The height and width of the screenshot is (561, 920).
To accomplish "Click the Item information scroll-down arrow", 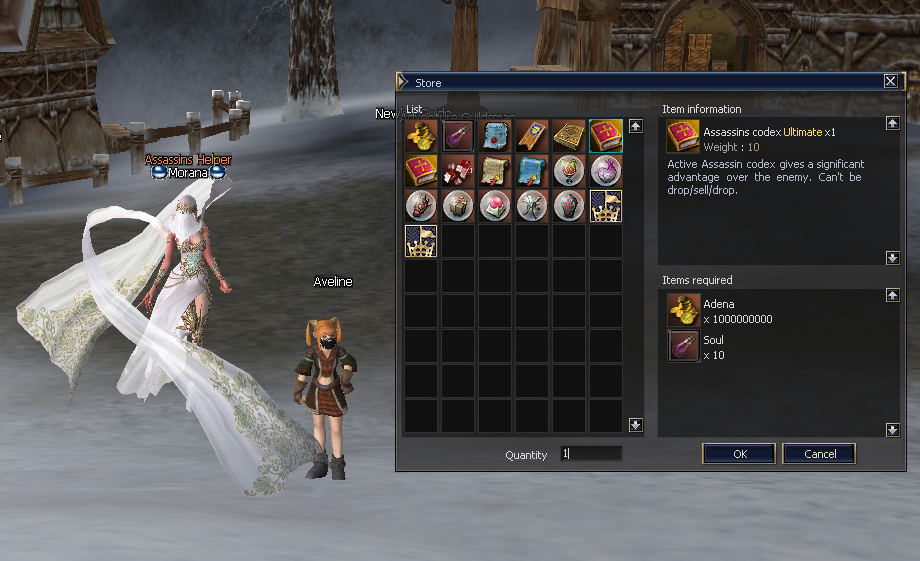I will point(892,258).
